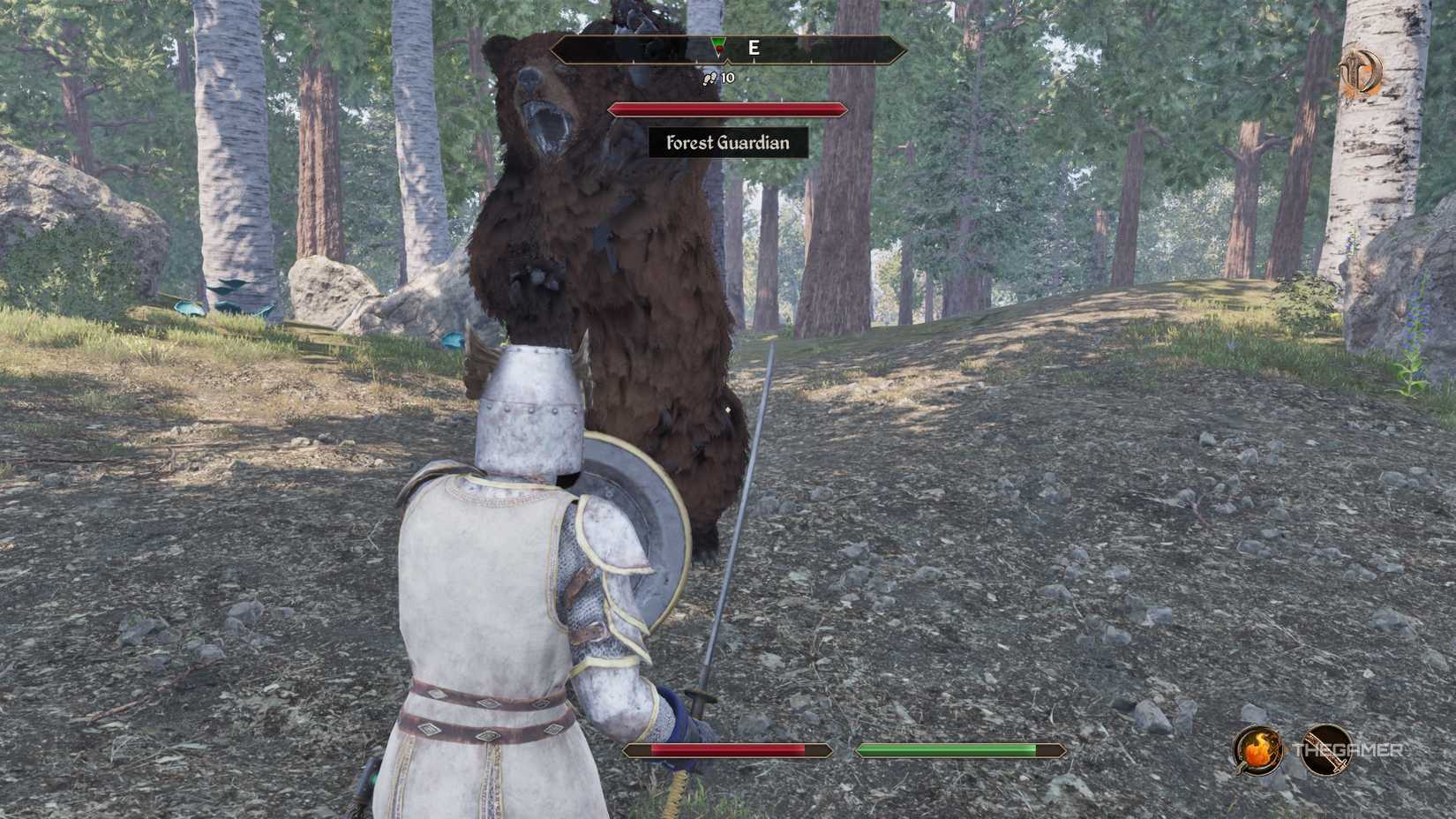Click the green quest marker on the compass
1456x819 pixels.
click(x=718, y=41)
